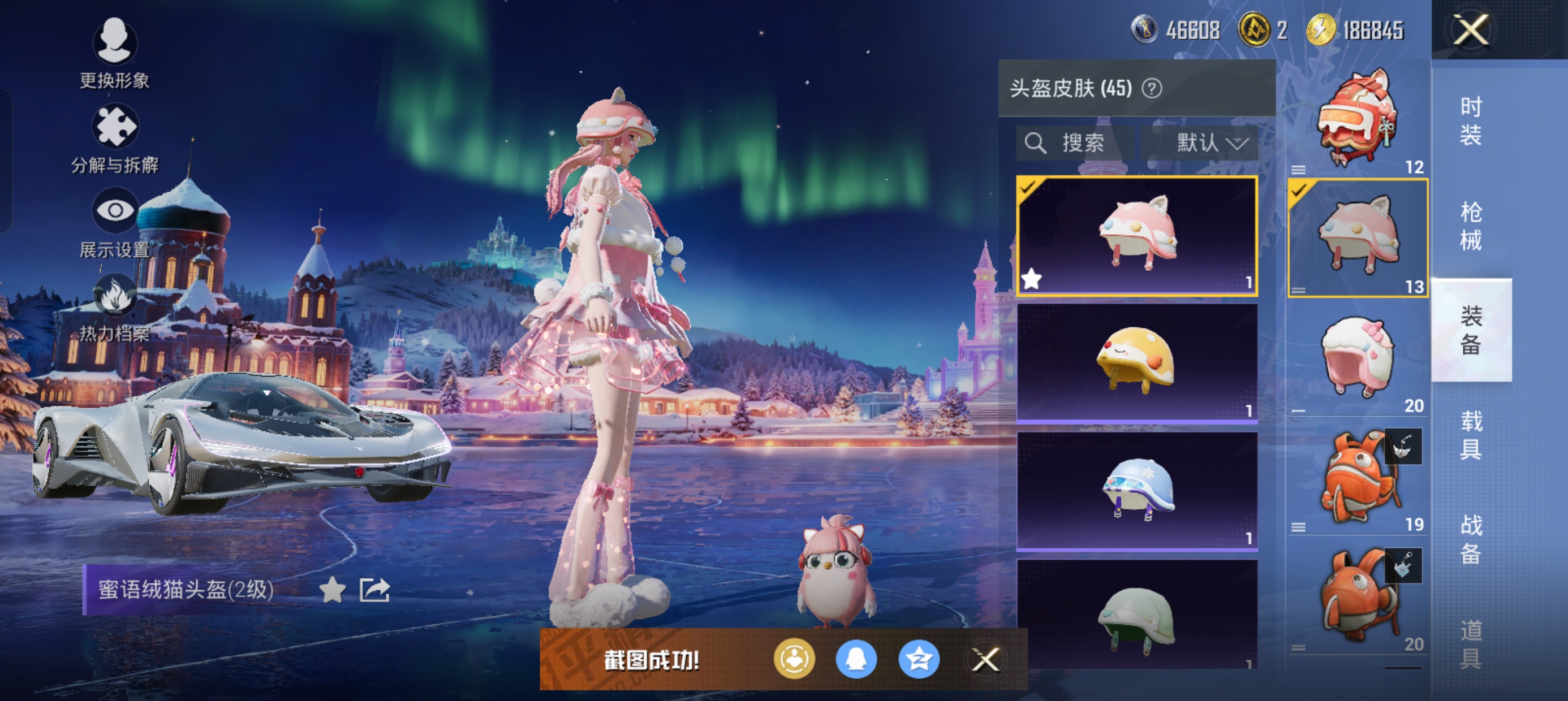Show help for 头盔皮肤 question mark
Screen dimensions: 1568x701
[1151, 89]
